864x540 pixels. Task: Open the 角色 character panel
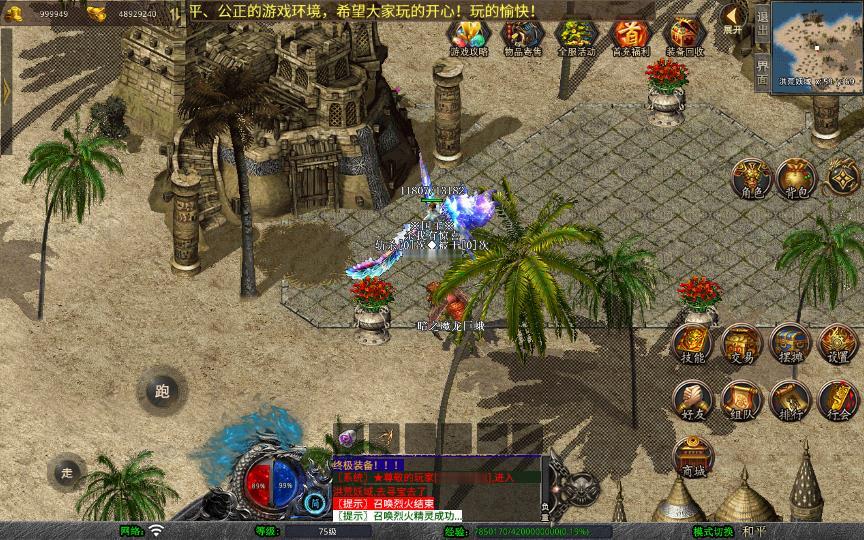(750, 178)
